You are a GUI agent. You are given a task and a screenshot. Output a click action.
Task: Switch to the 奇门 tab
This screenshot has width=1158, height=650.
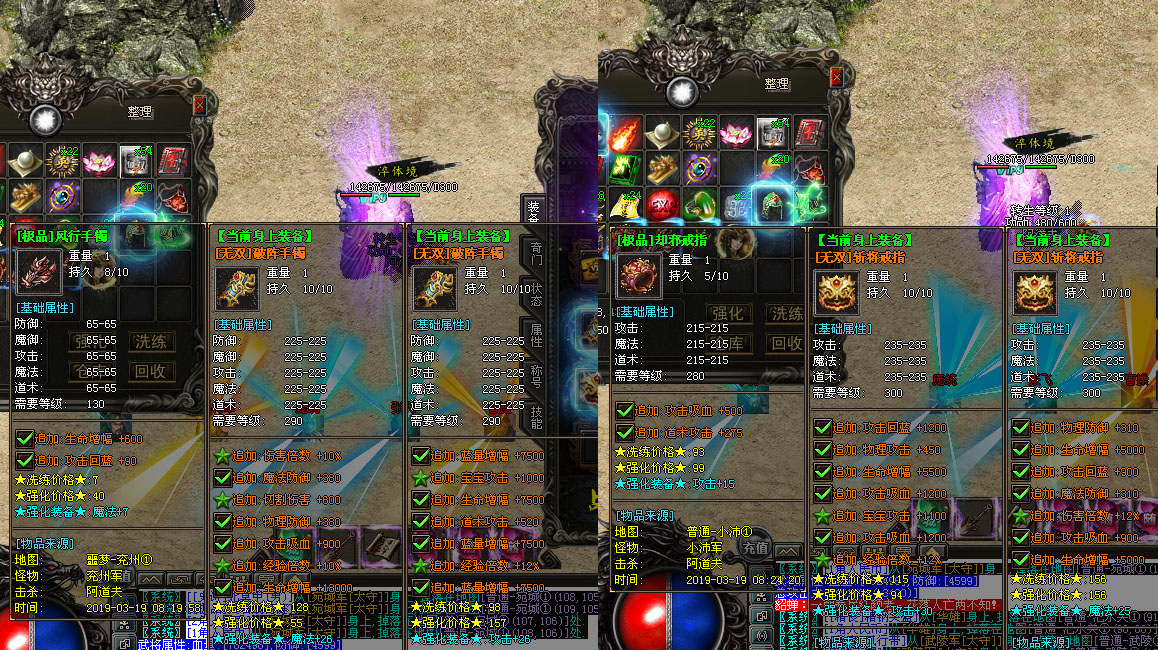(535, 253)
